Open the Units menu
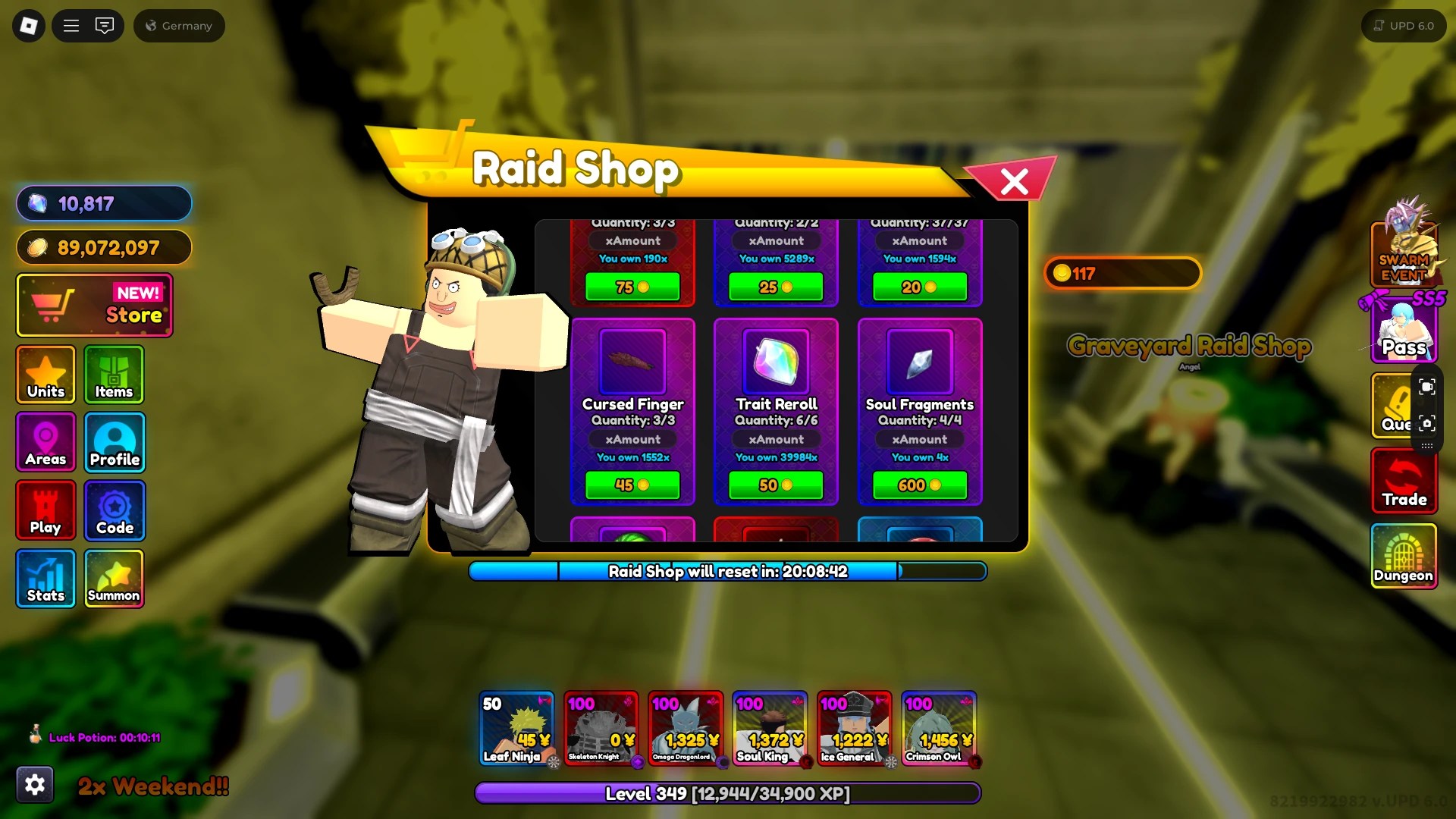The image size is (1456, 819). click(45, 374)
